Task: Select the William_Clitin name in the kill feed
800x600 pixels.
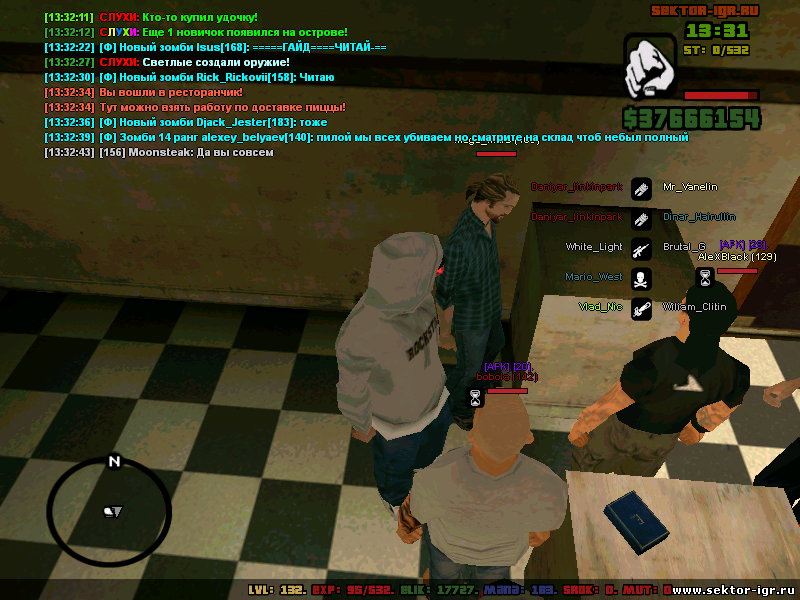Action: point(694,307)
